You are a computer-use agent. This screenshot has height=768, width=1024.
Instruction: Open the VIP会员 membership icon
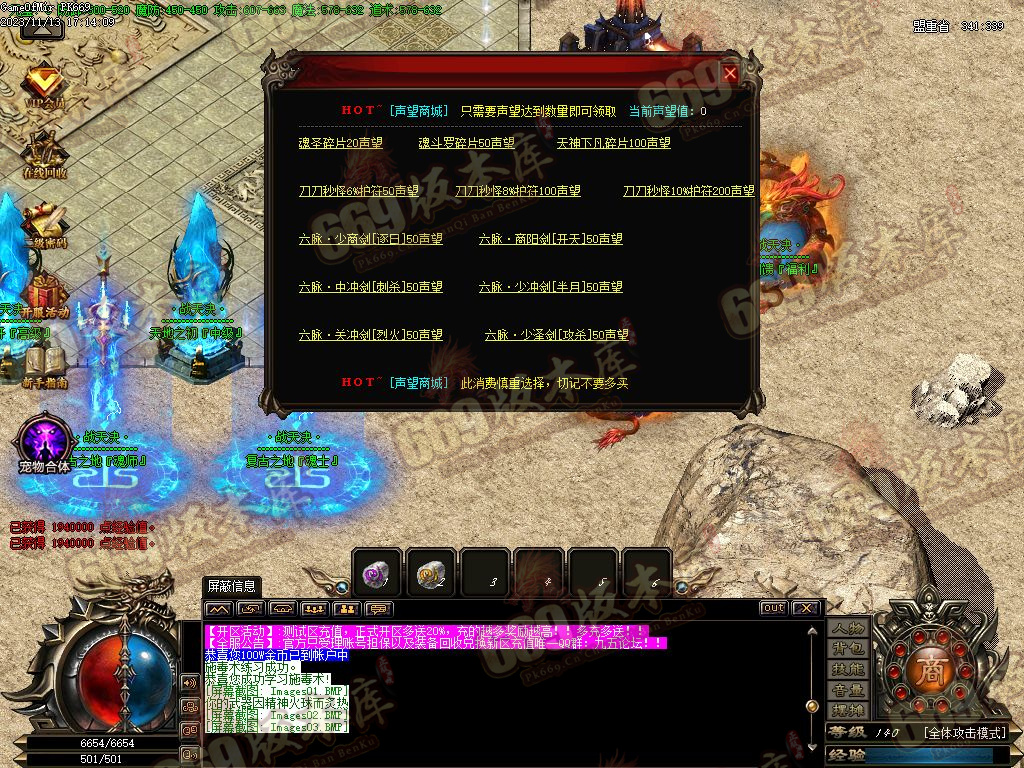[43, 86]
